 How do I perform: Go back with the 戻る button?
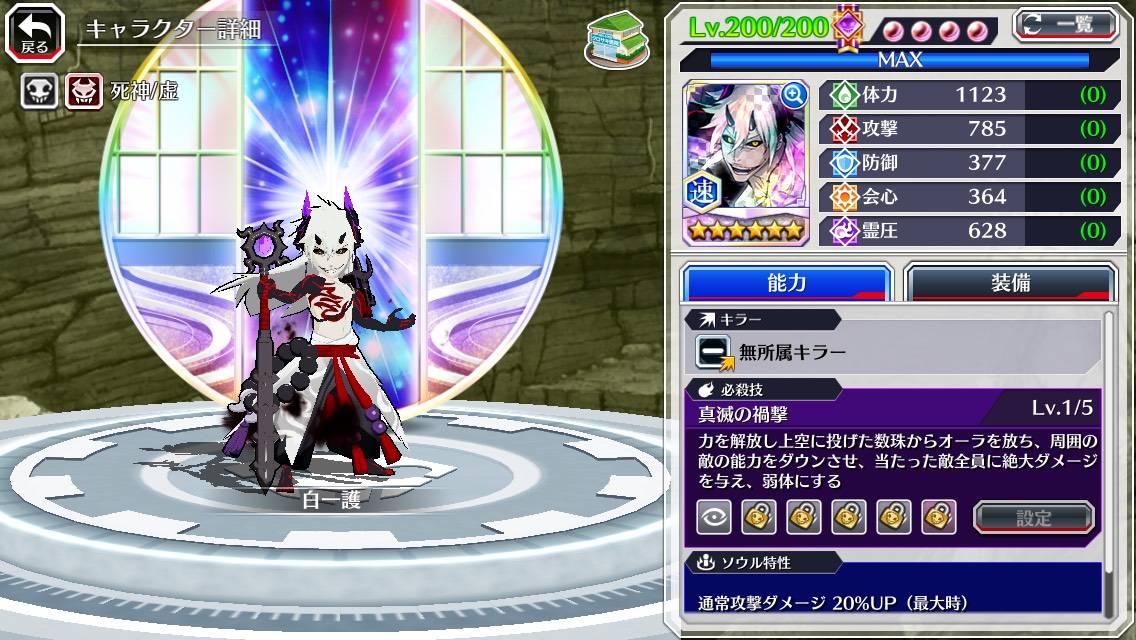[x=35, y=32]
